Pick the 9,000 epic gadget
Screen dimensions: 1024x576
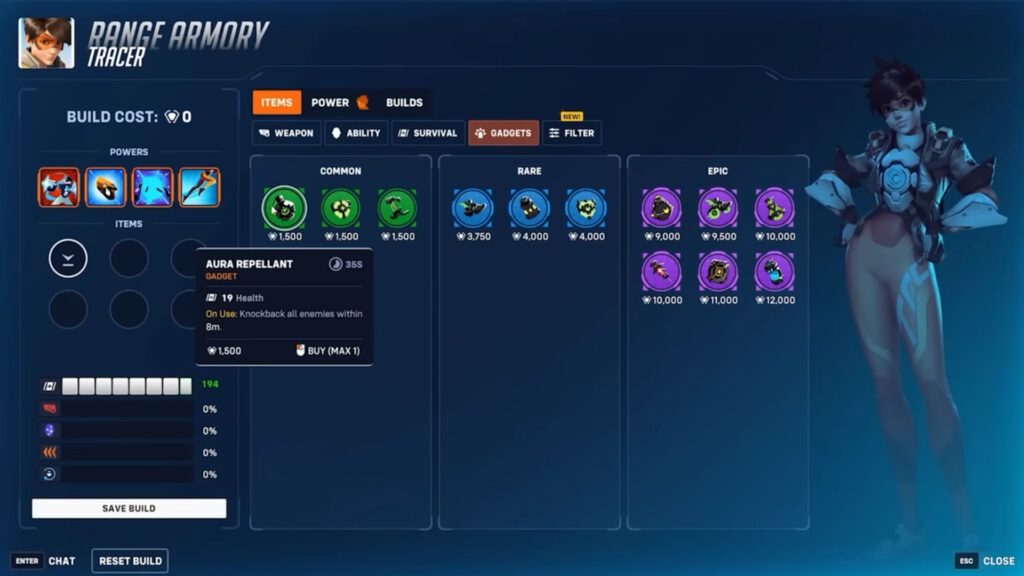coord(661,208)
